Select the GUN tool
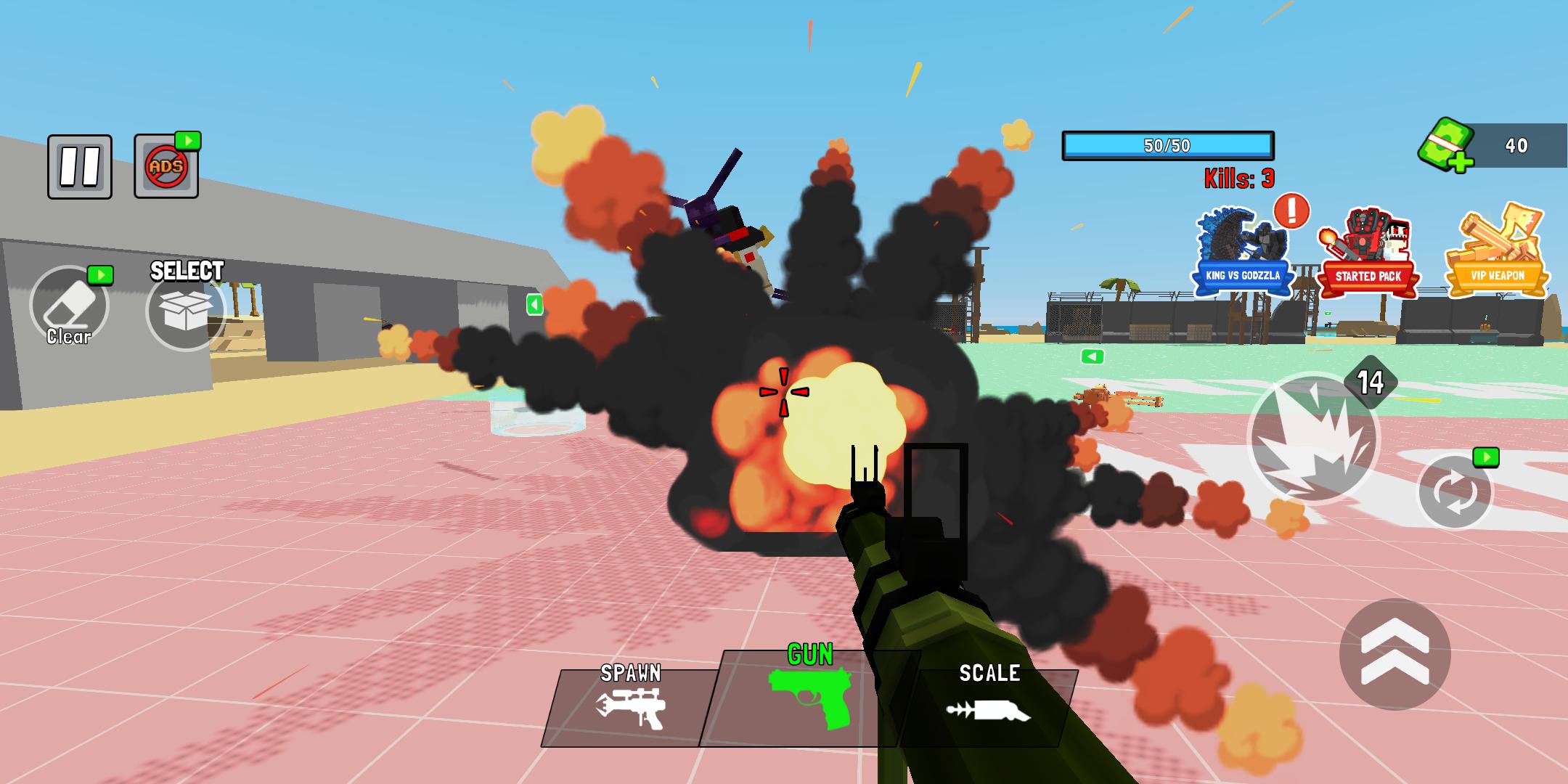The image size is (1568, 784). [809, 697]
